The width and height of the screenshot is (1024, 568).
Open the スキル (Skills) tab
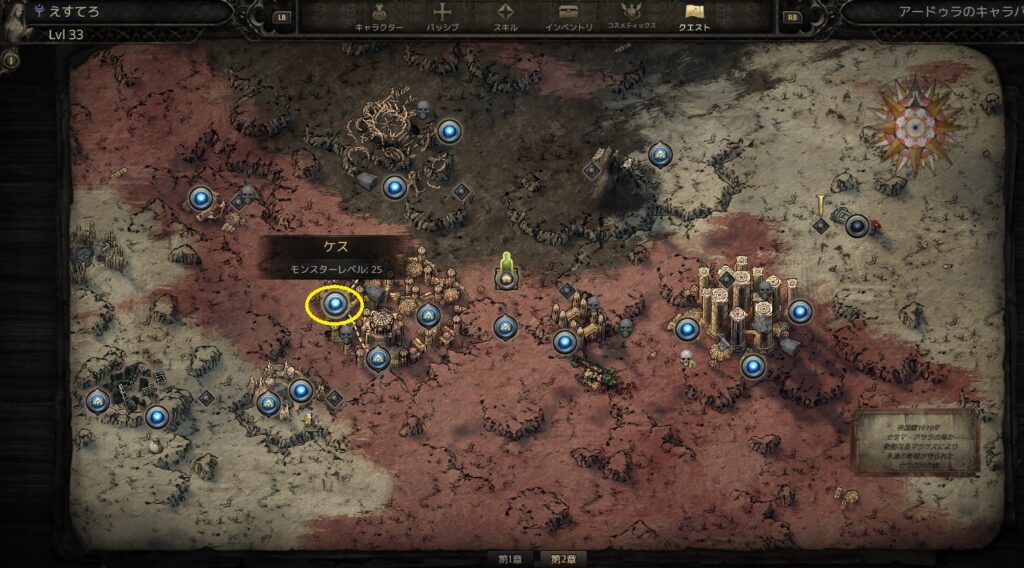[x=506, y=18]
